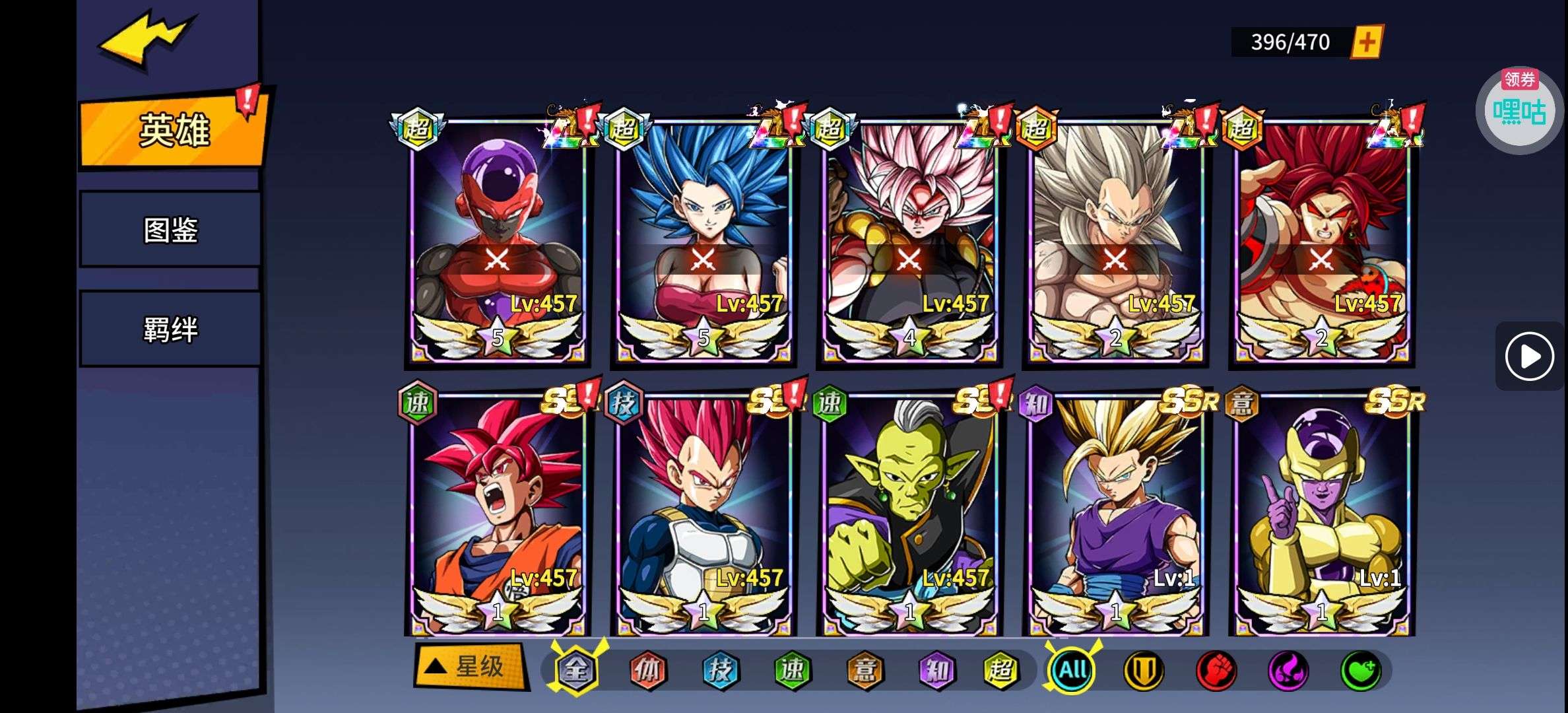The image size is (1568, 713).
Task: Filter heroes by the purple 知 type
Action: 936,671
